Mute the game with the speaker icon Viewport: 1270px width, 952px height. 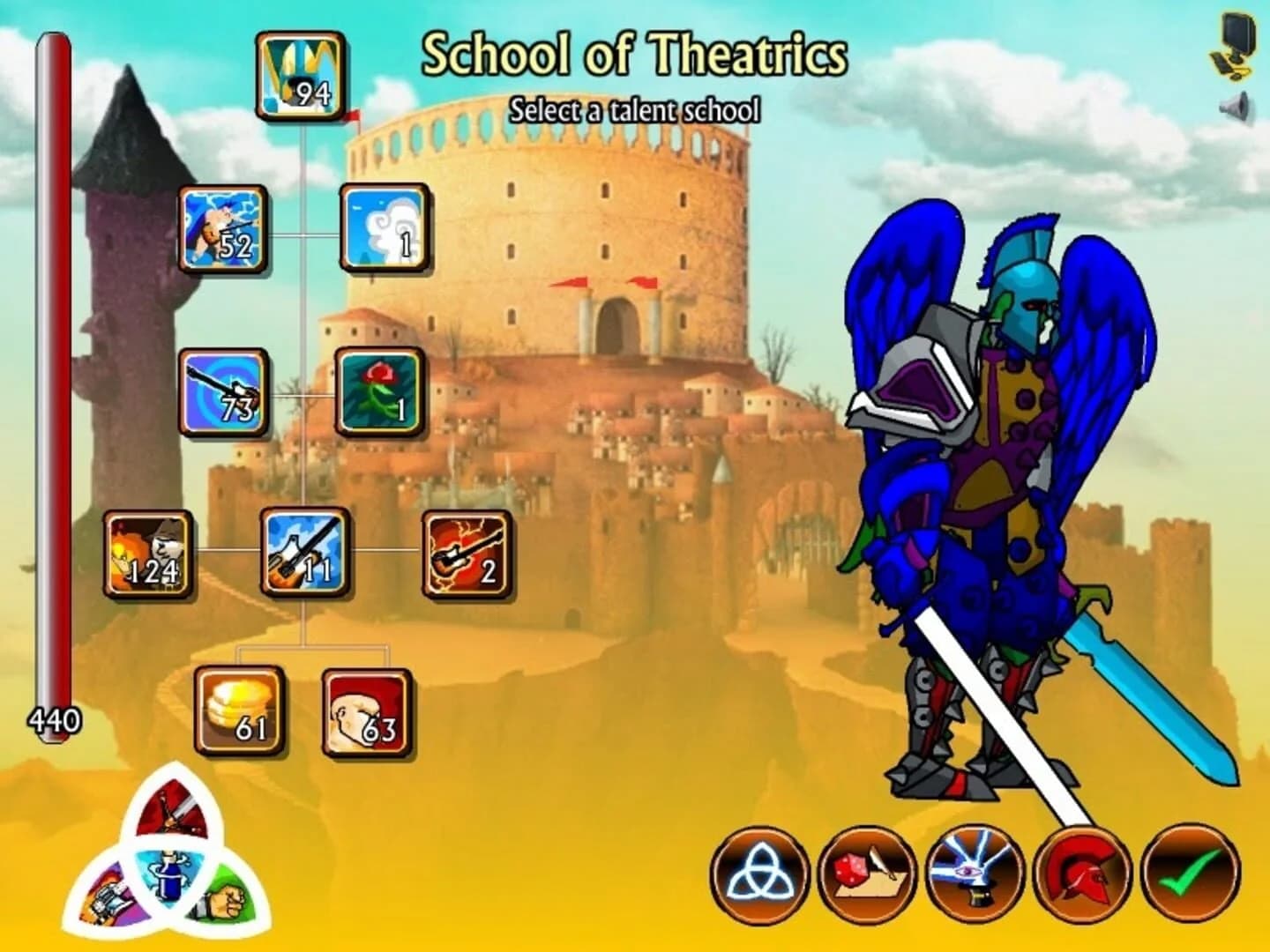coord(1234,108)
